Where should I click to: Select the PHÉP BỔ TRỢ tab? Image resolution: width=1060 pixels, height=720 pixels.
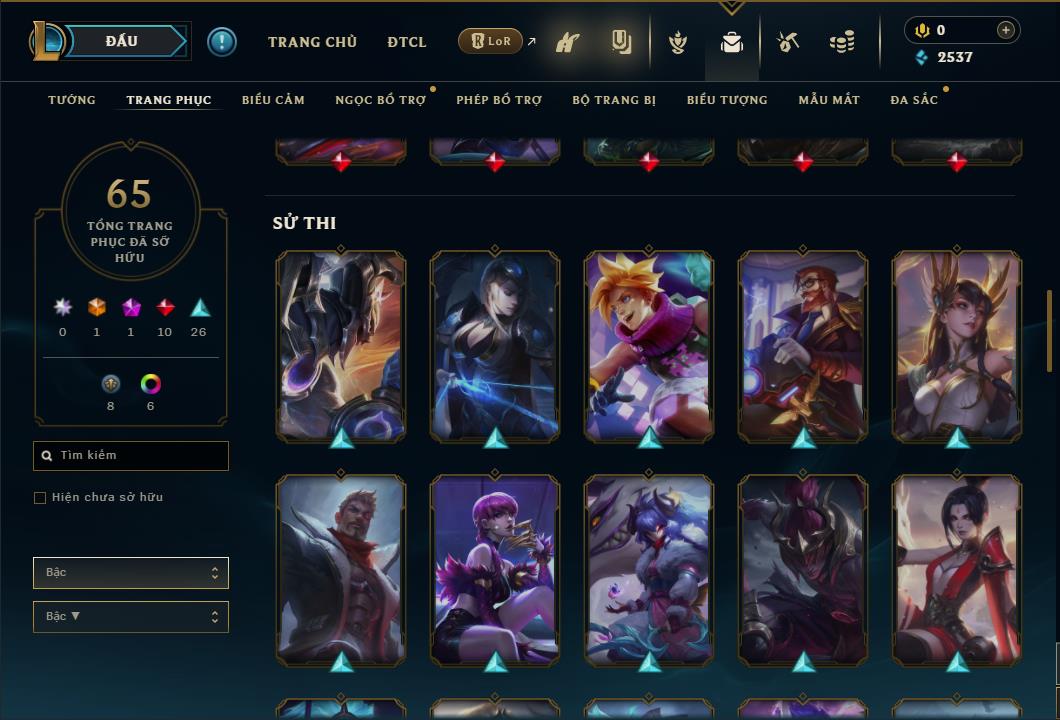(x=498, y=100)
